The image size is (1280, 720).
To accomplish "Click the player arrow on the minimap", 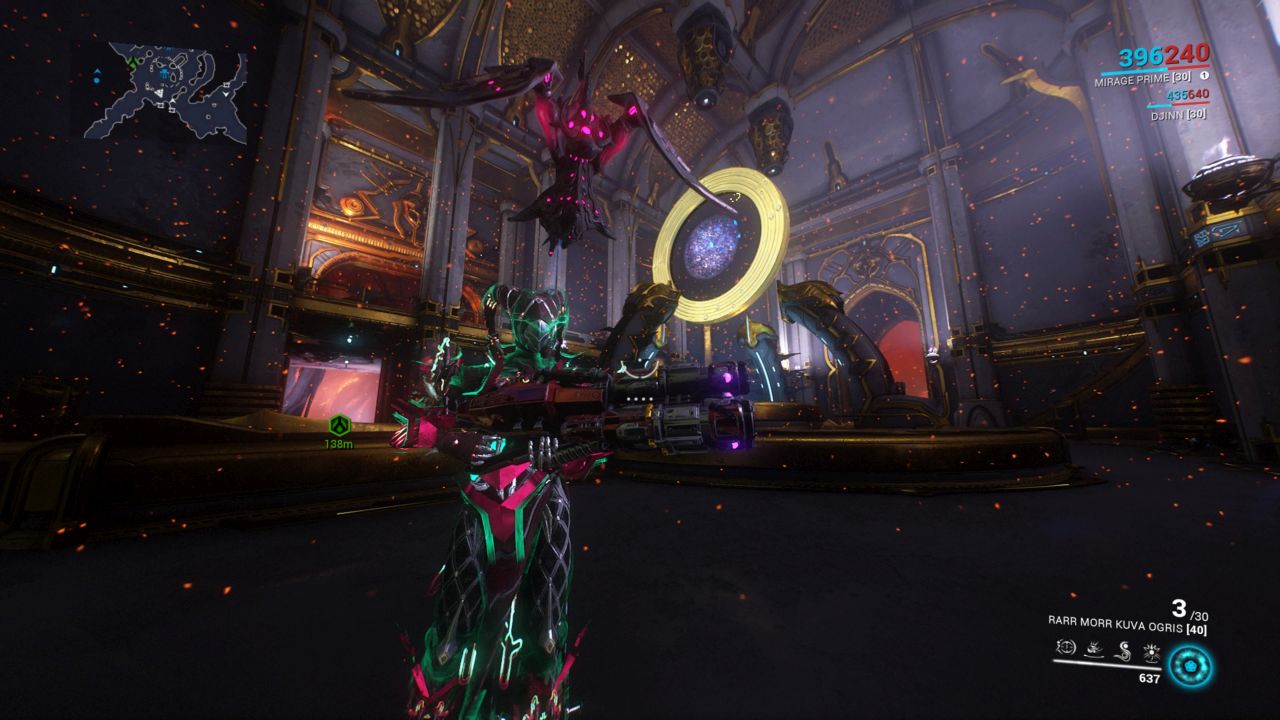I will 159,92.
